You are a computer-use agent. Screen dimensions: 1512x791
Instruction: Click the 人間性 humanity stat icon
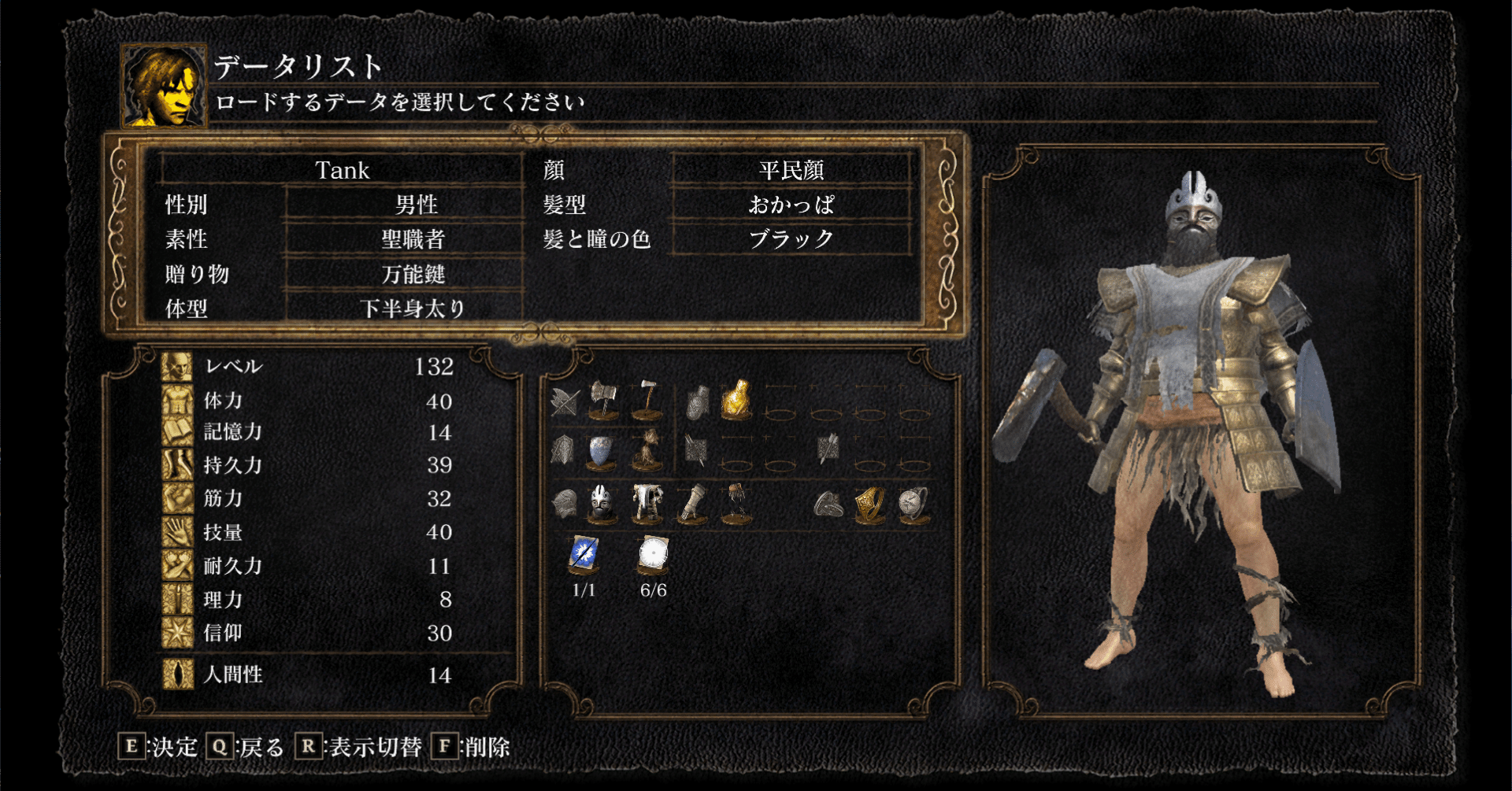tap(178, 674)
